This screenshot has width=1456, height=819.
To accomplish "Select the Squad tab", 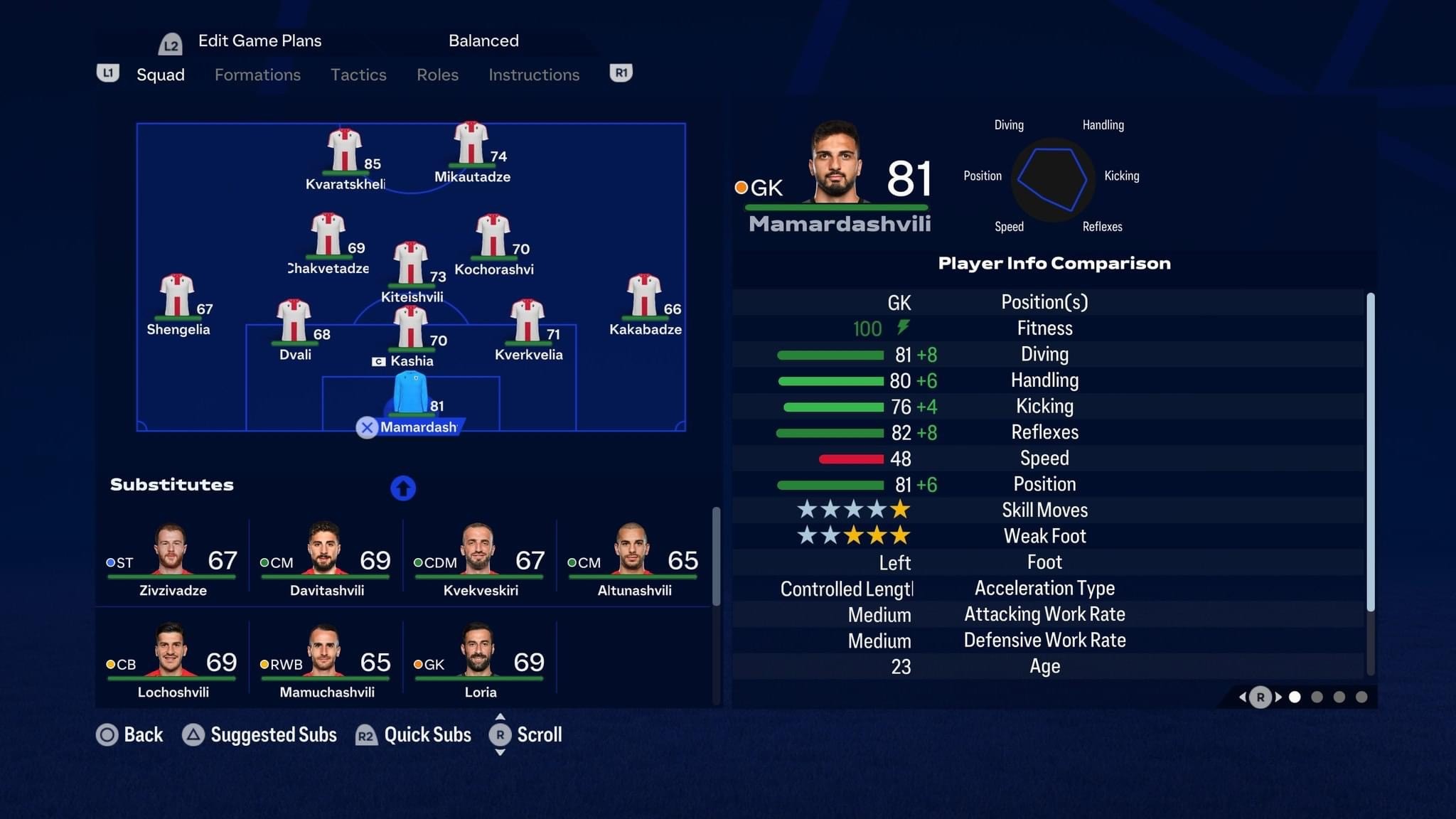I will tap(160, 75).
